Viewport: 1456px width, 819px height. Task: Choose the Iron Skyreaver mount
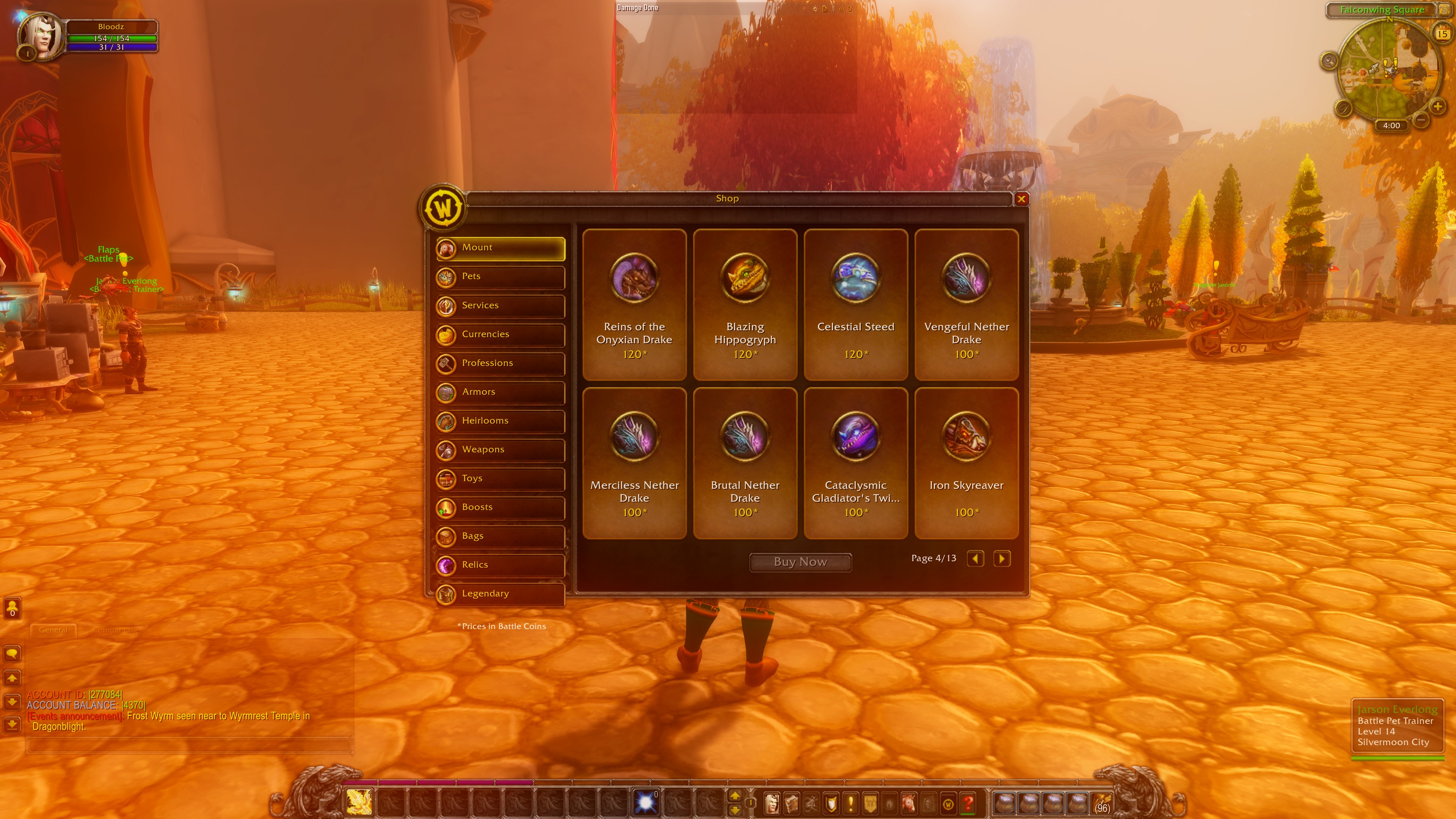click(966, 462)
